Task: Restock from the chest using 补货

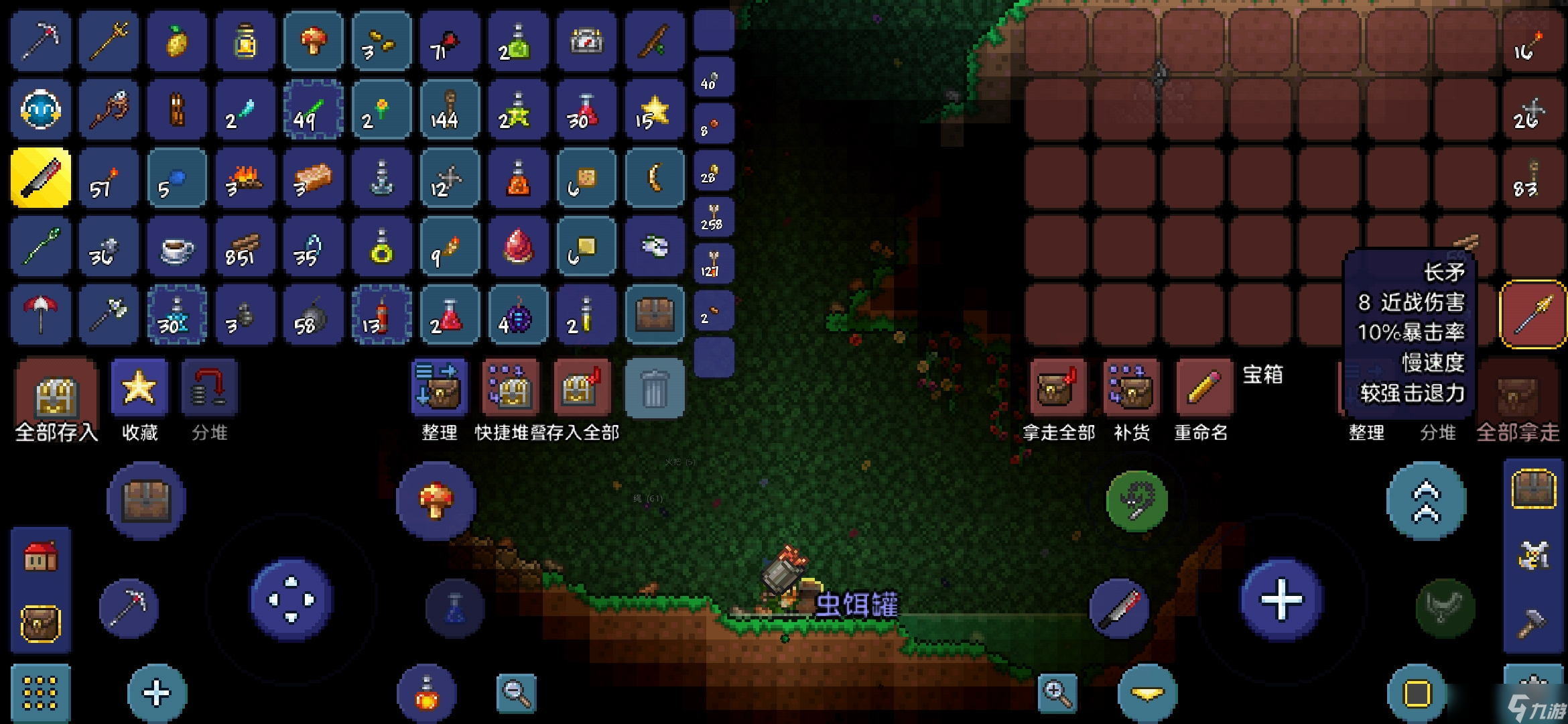Action: point(1131,389)
